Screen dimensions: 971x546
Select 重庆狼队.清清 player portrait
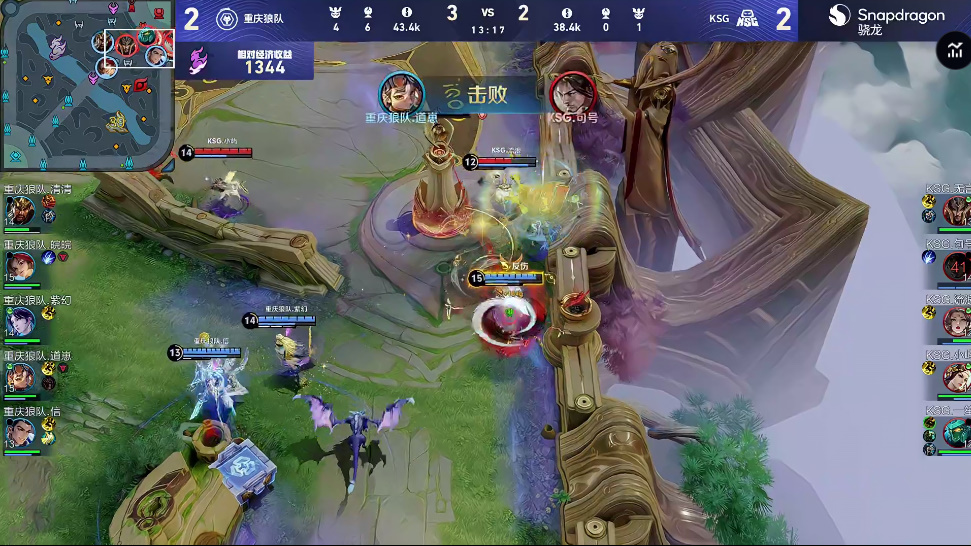tap(20, 210)
